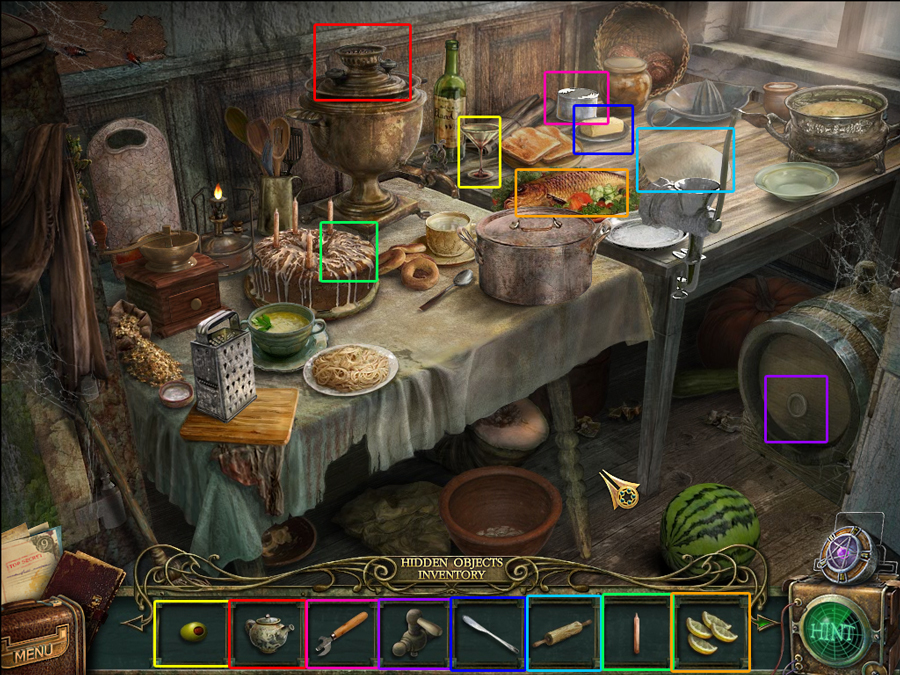This screenshot has width=900, height=675.
Task: Pick the teapot inventory item
Action: (267, 632)
